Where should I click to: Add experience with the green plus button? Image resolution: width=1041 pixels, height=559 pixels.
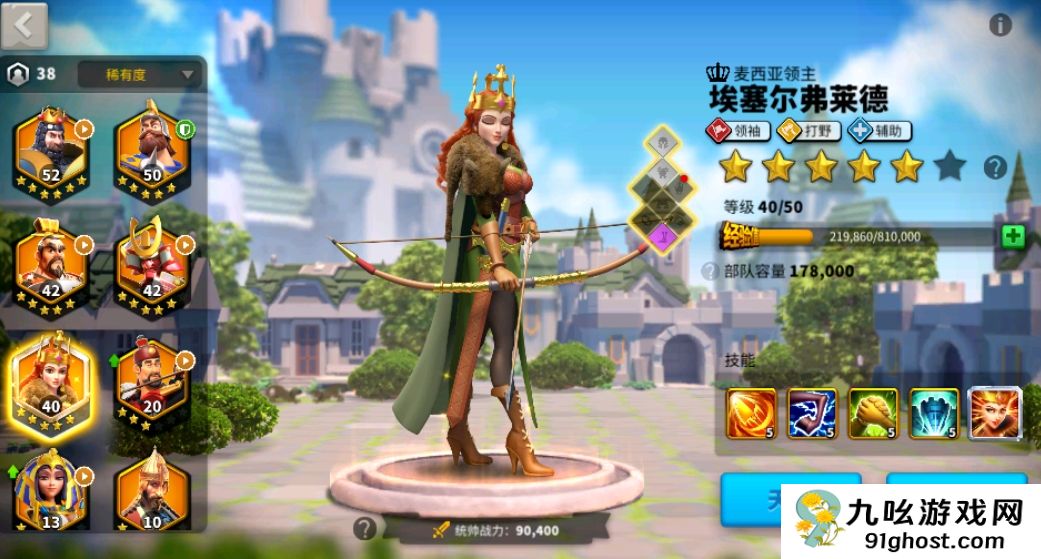click(1012, 236)
